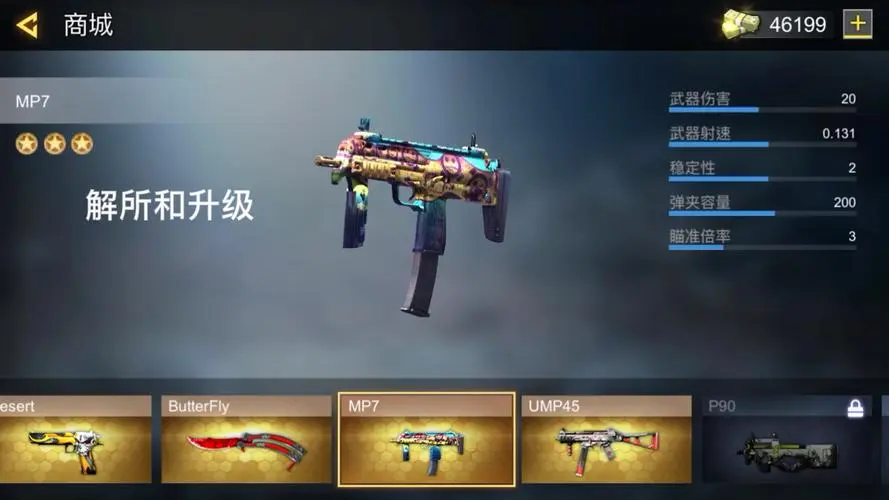Add more cash with the plus button
889x500 pixels.
click(857, 24)
